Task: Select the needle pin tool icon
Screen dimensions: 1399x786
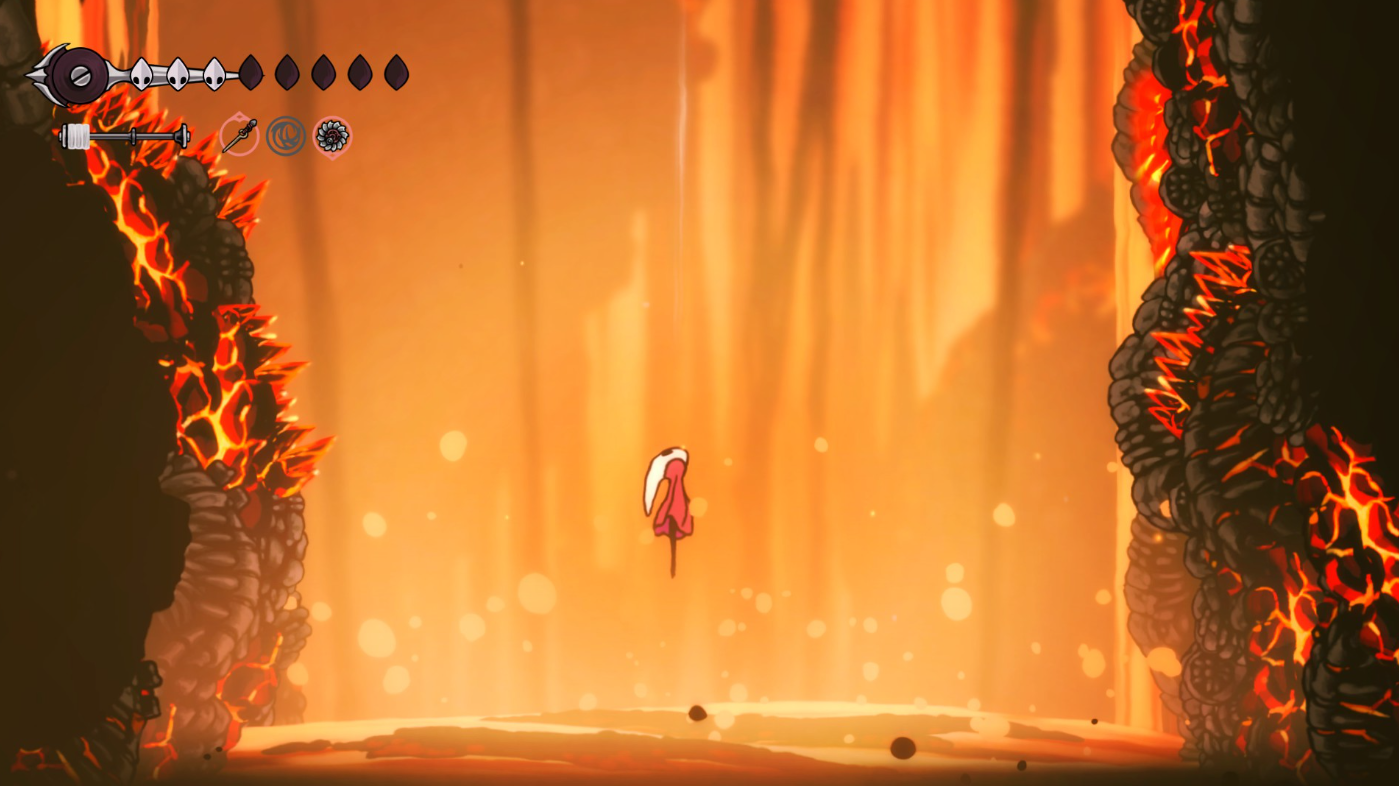Action: tap(239, 136)
